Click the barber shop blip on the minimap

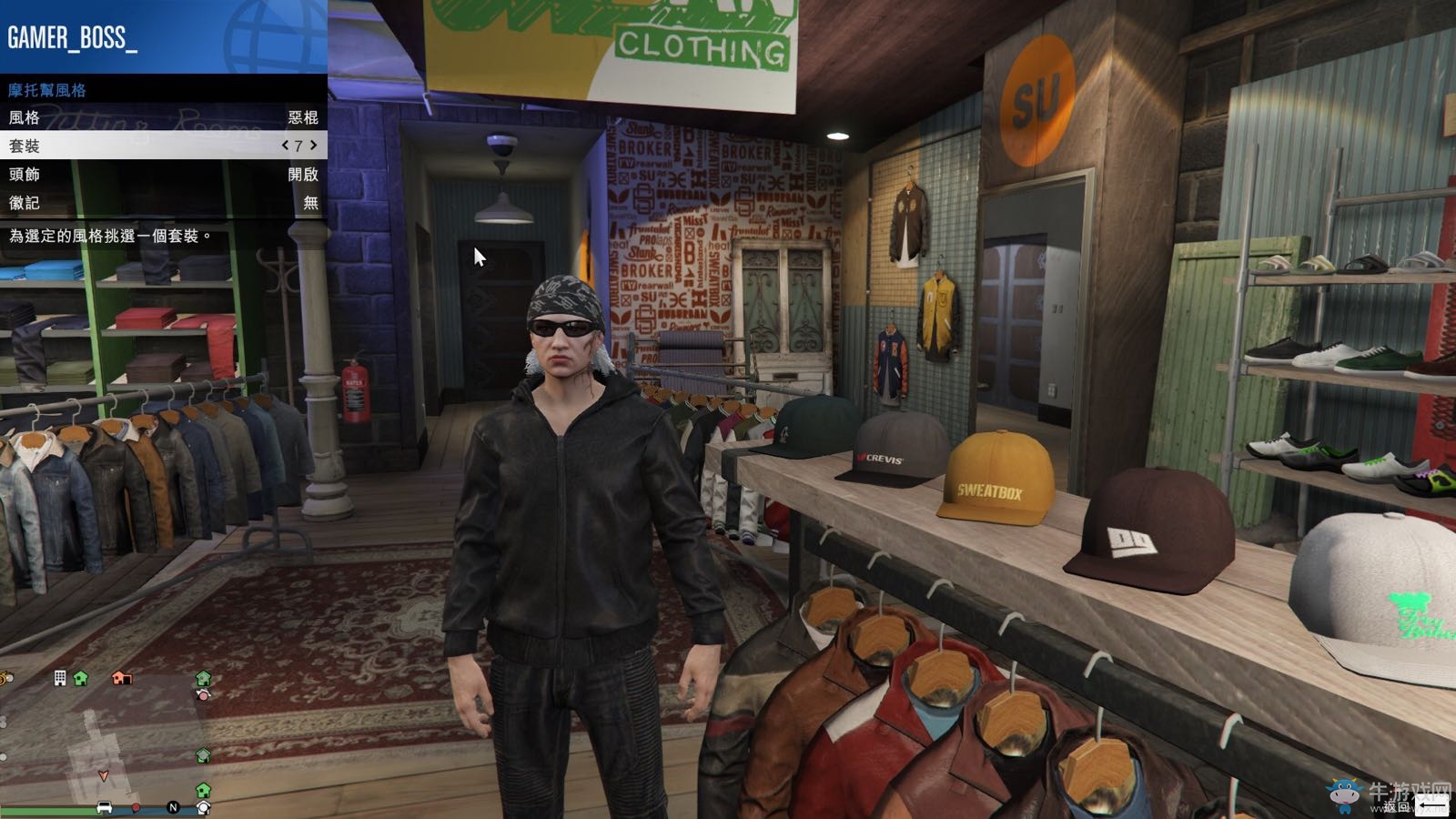click(x=203, y=695)
